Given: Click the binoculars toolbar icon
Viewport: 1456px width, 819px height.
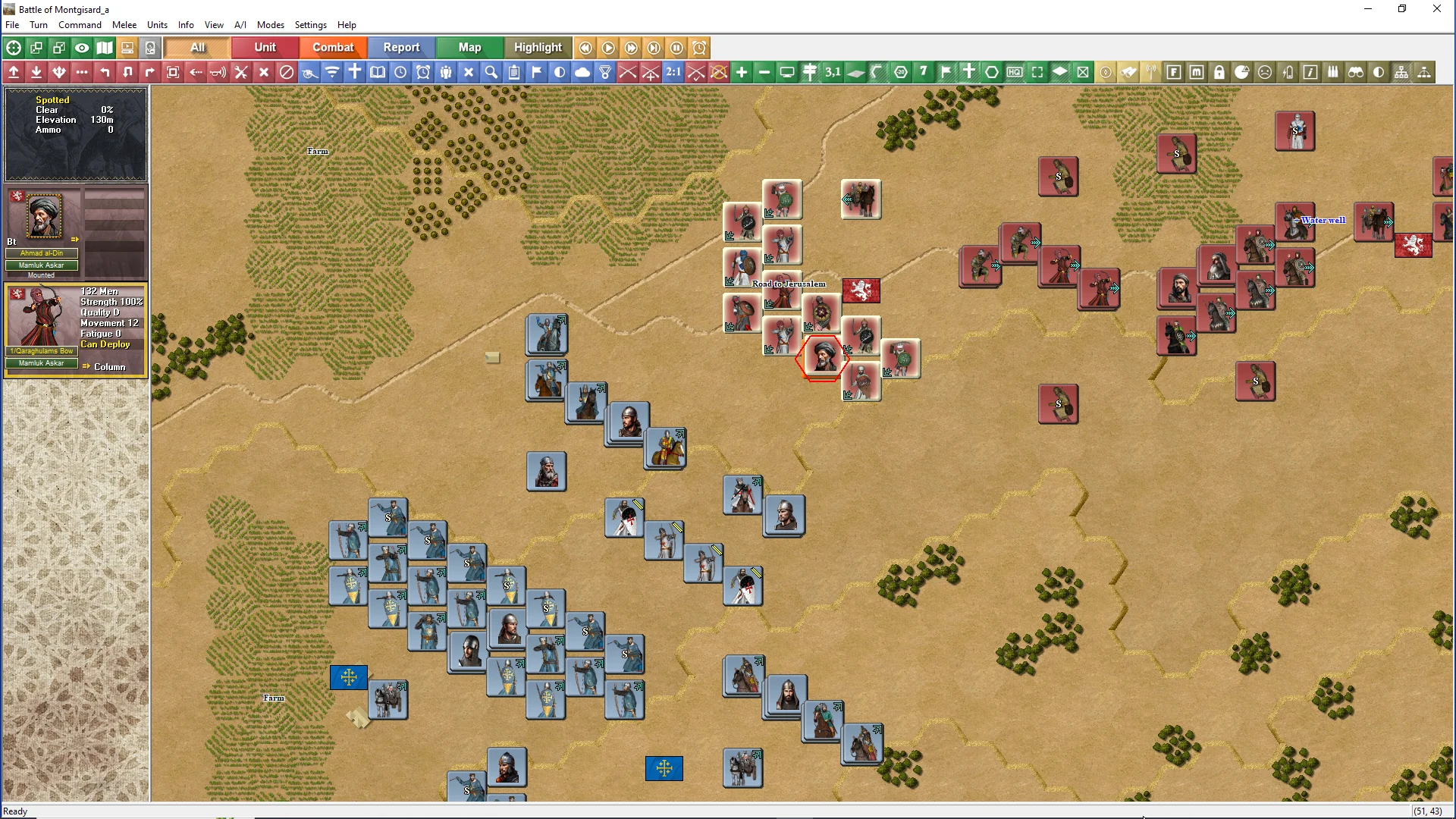Looking at the screenshot, I should [1356, 72].
